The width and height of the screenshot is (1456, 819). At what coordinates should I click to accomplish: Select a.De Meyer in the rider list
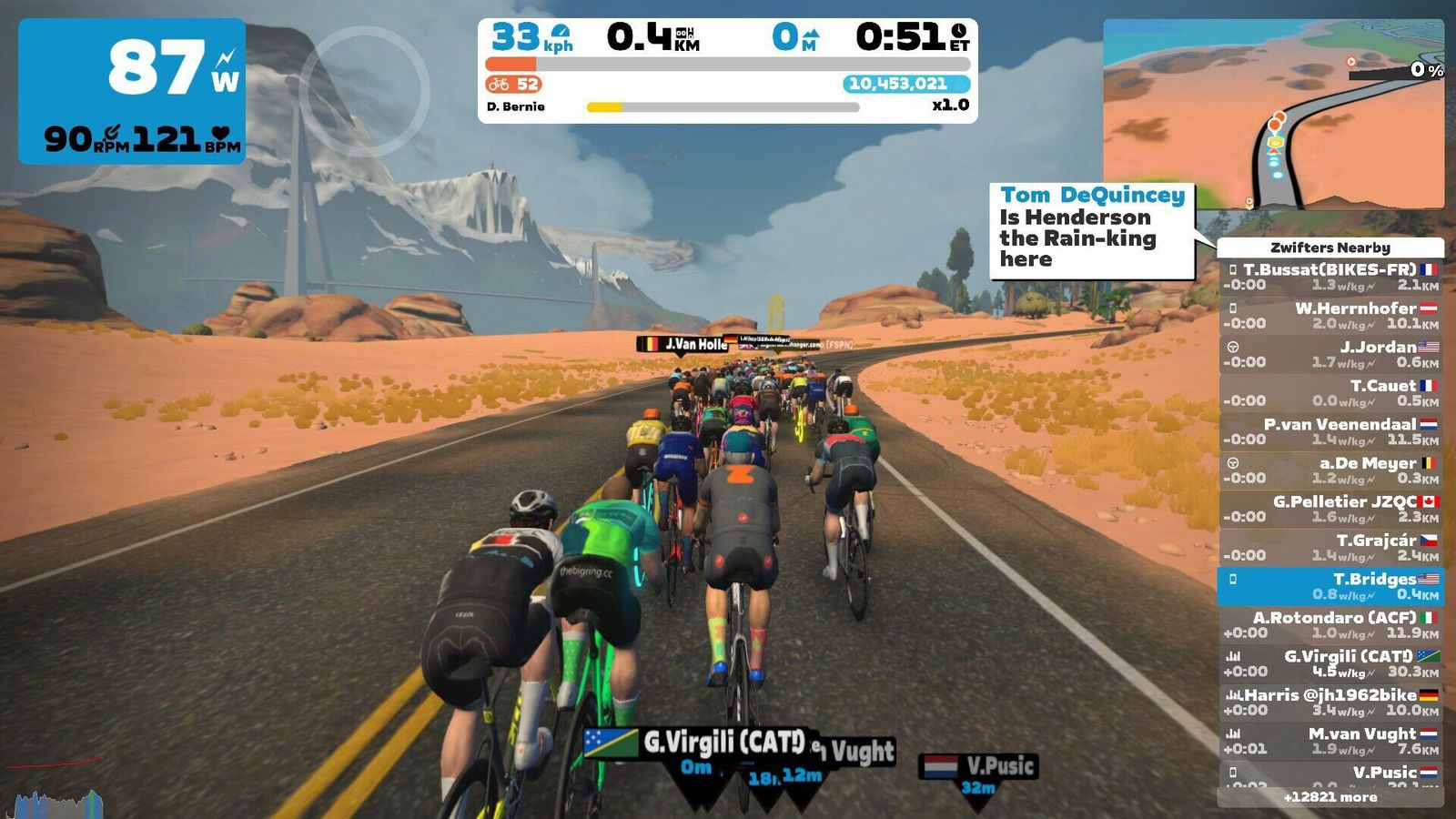click(x=1330, y=470)
